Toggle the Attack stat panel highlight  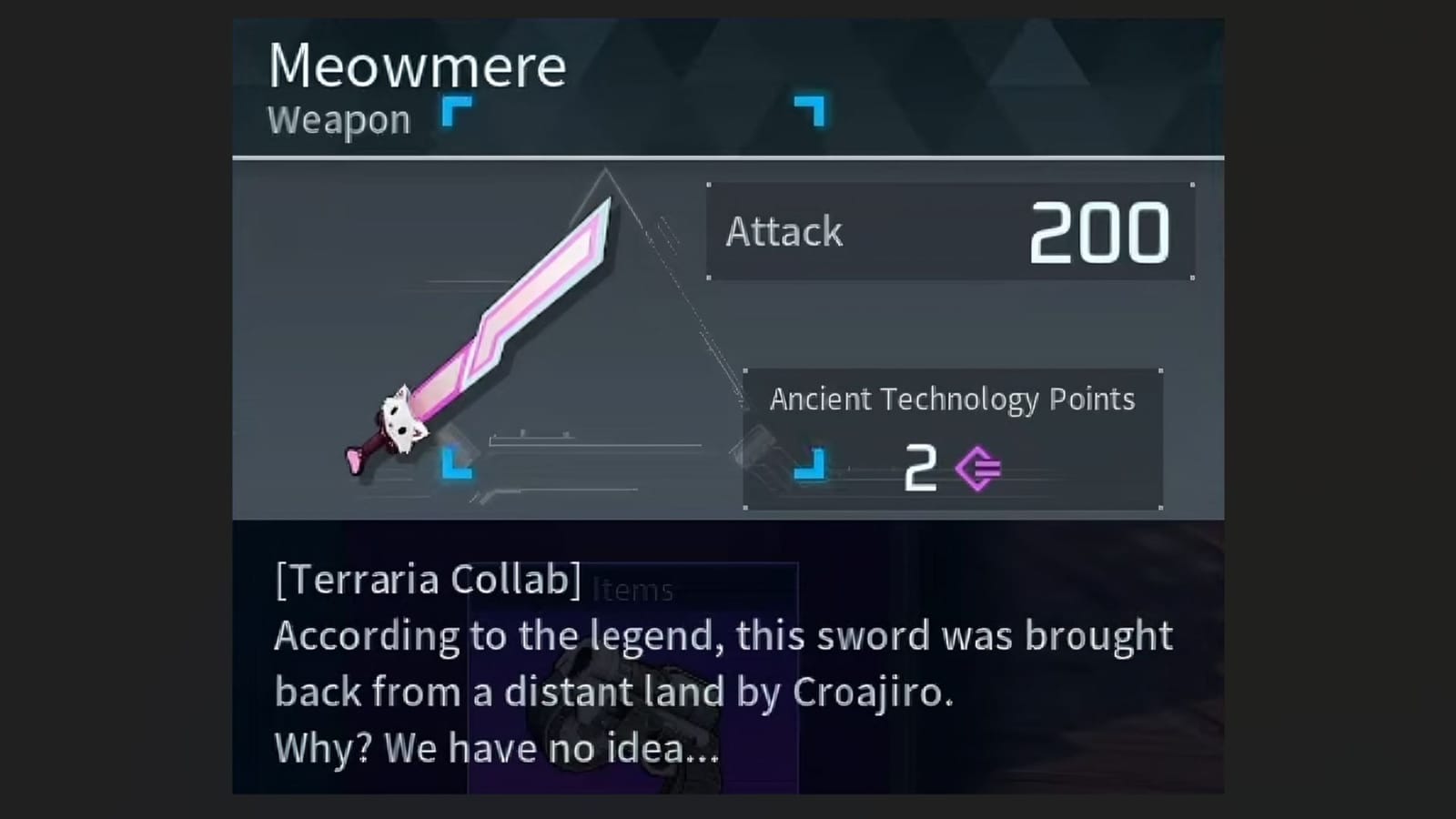(950, 230)
